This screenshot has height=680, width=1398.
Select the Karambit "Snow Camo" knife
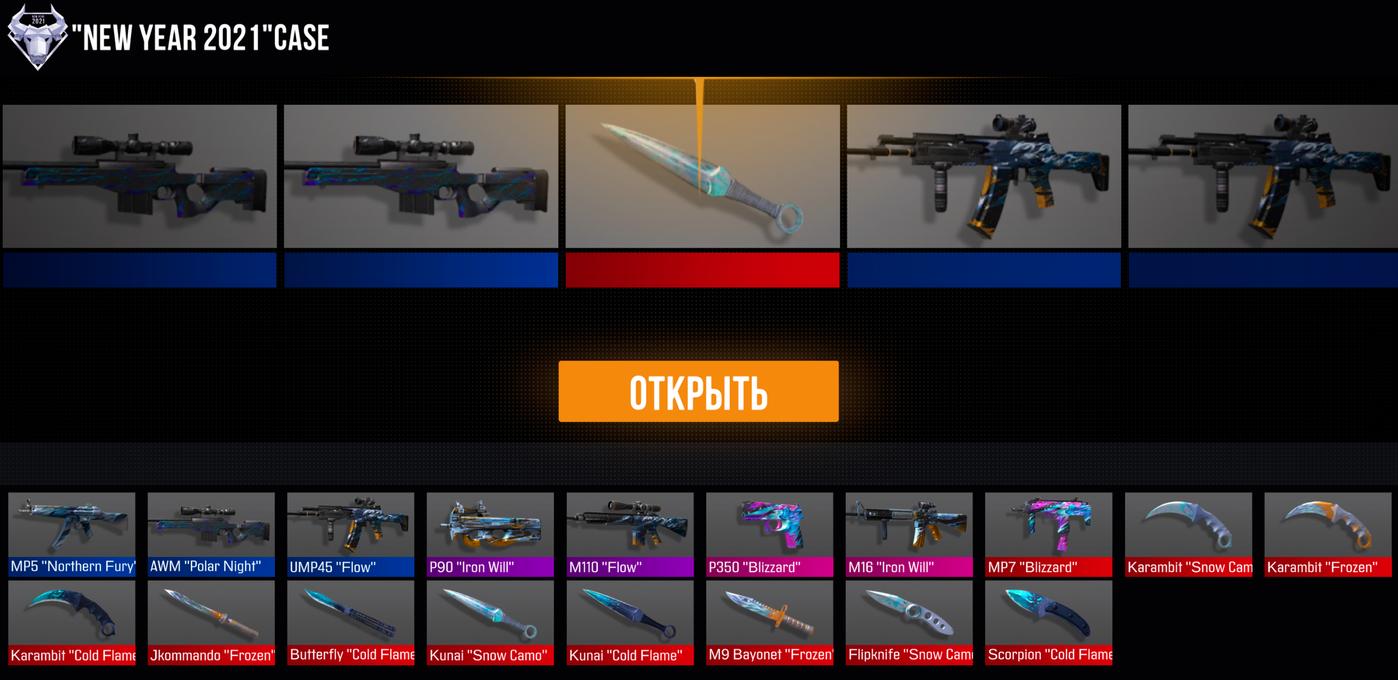point(1188,534)
